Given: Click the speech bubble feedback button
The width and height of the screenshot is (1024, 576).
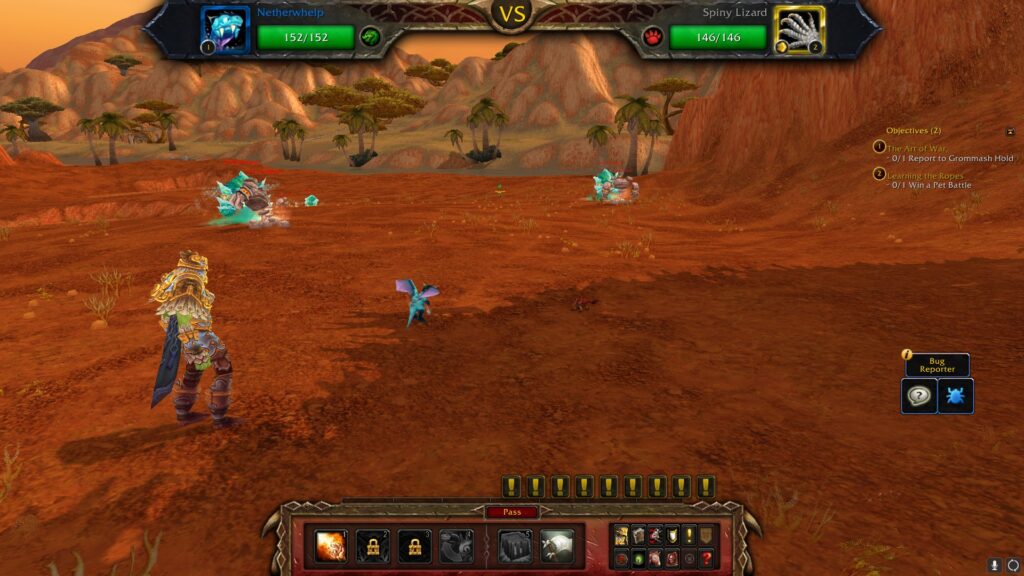Looking at the screenshot, I should click(919, 396).
